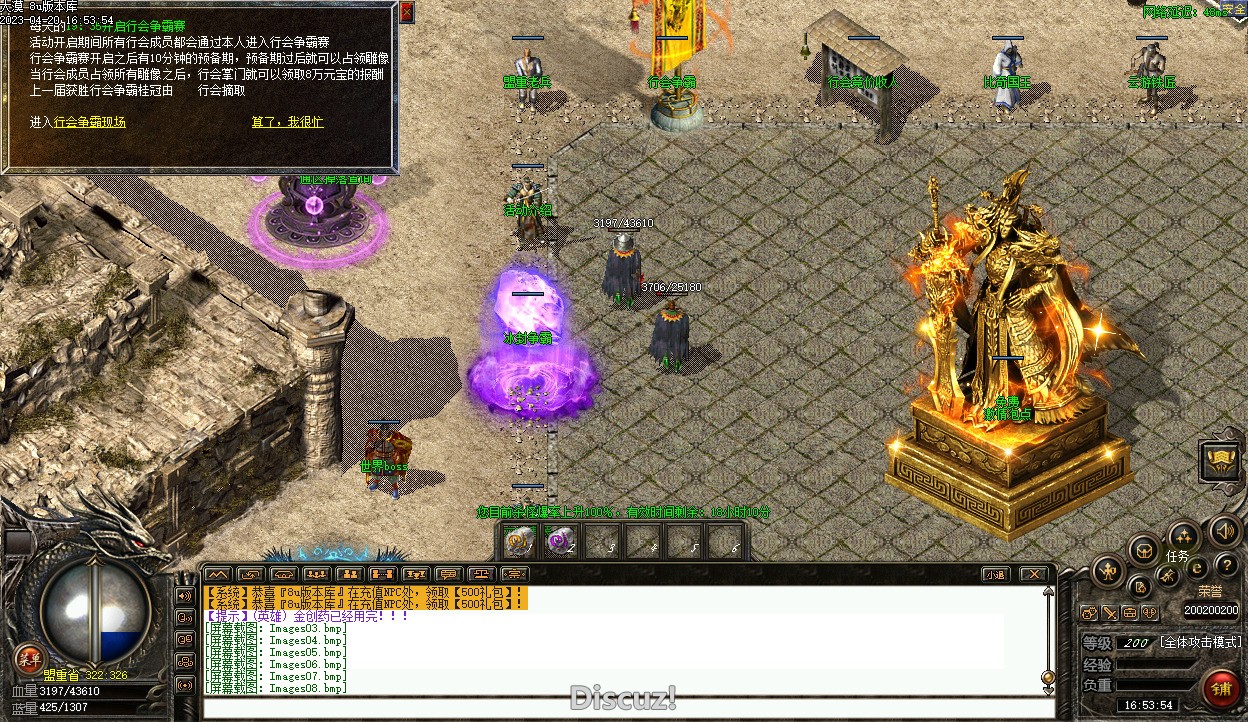Open the red 铺 shop button
The width and height of the screenshot is (1248, 722).
1221,689
